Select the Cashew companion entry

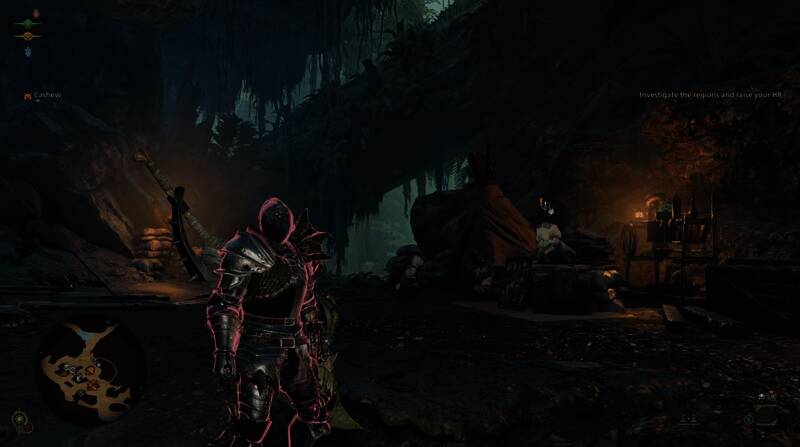coord(45,95)
